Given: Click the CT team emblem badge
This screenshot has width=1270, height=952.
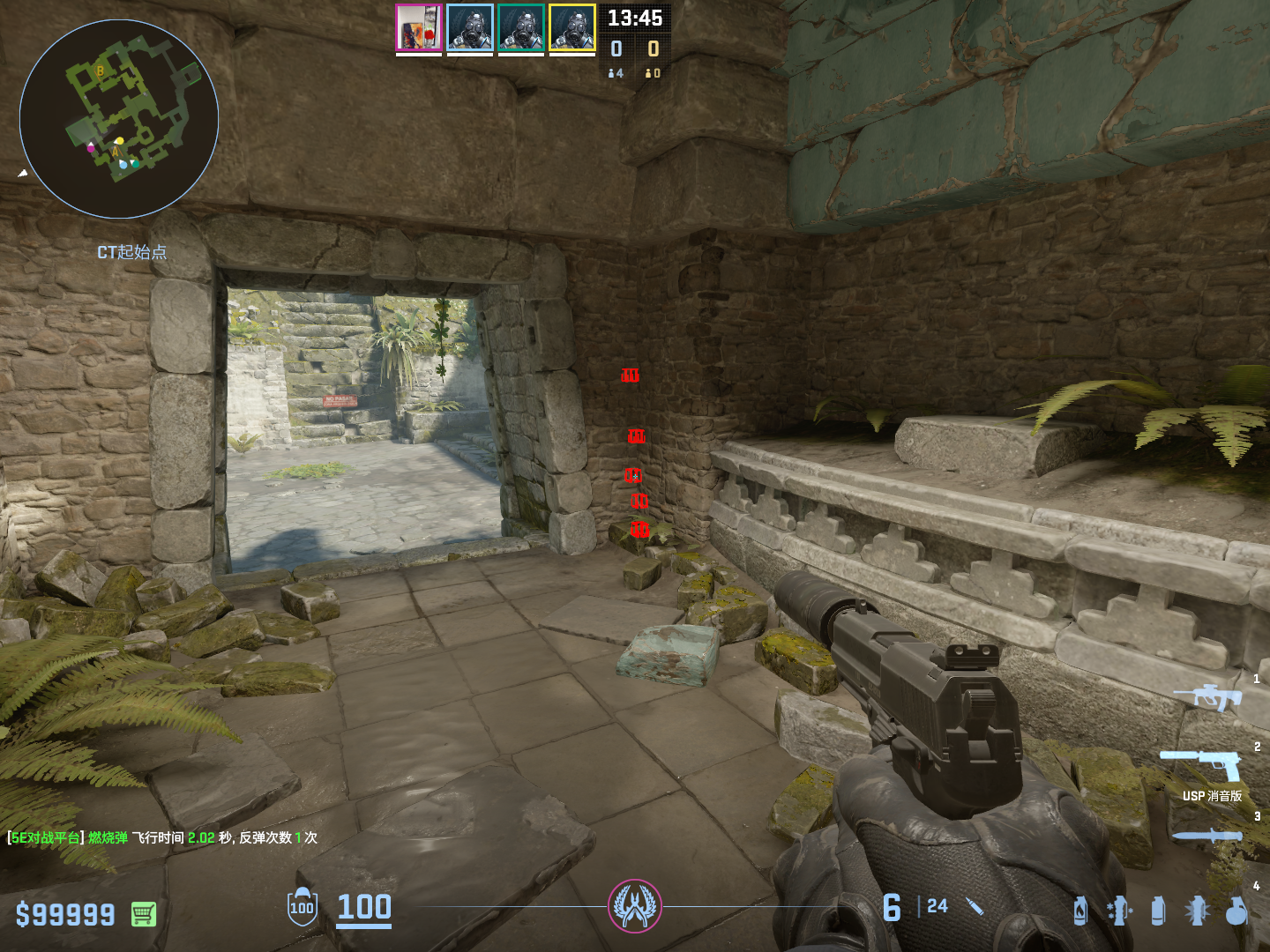Looking at the screenshot, I should tap(634, 906).
